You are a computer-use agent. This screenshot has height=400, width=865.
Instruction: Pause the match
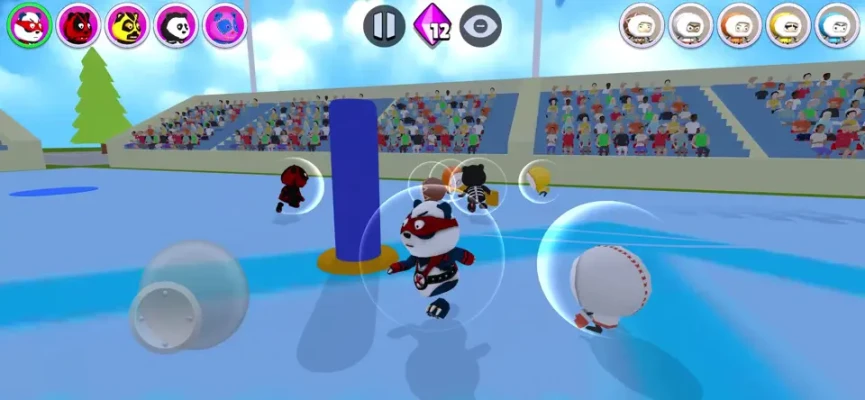[x=384, y=26]
